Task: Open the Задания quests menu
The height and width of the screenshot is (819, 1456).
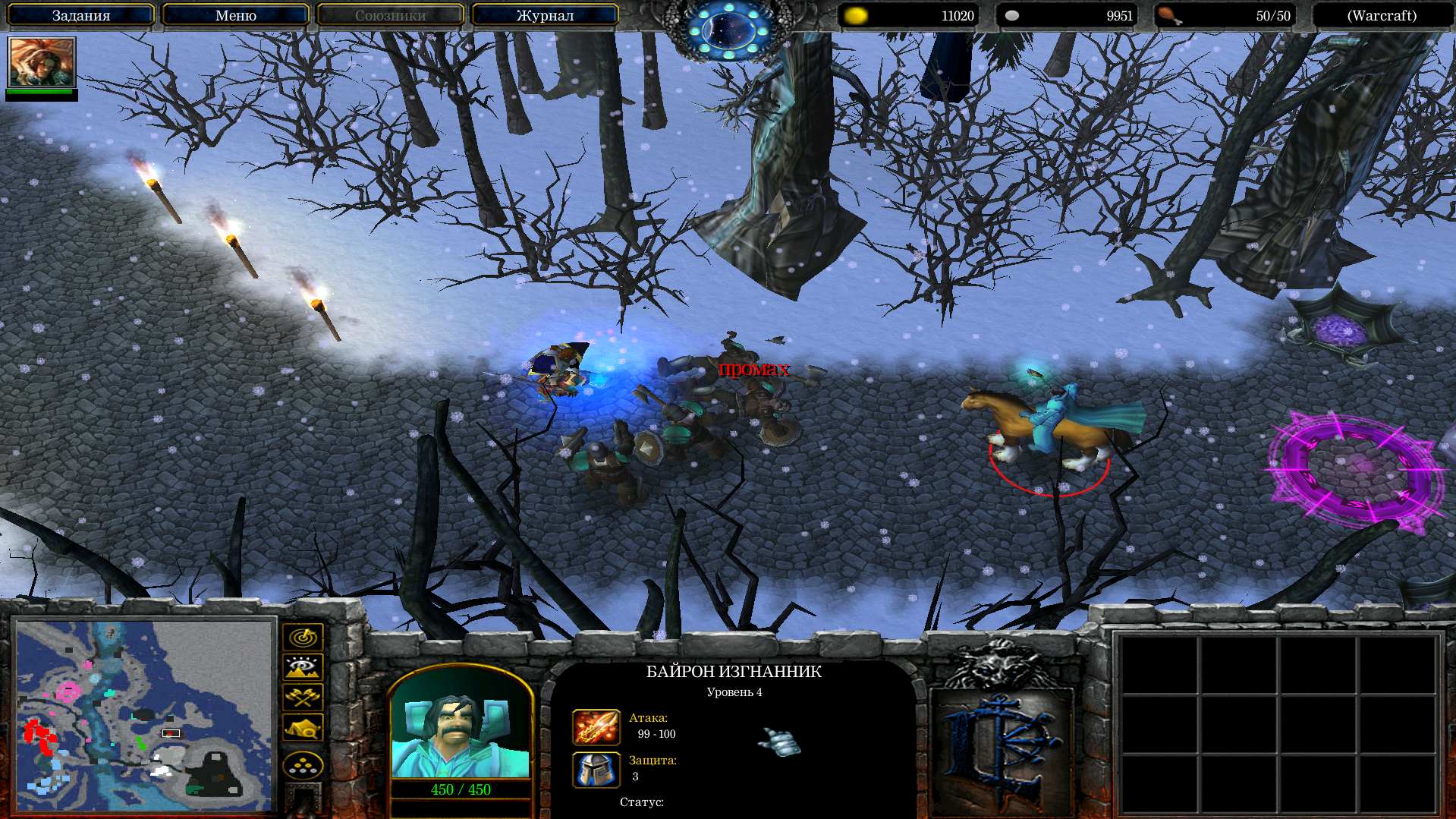Action: [x=81, y=15]
